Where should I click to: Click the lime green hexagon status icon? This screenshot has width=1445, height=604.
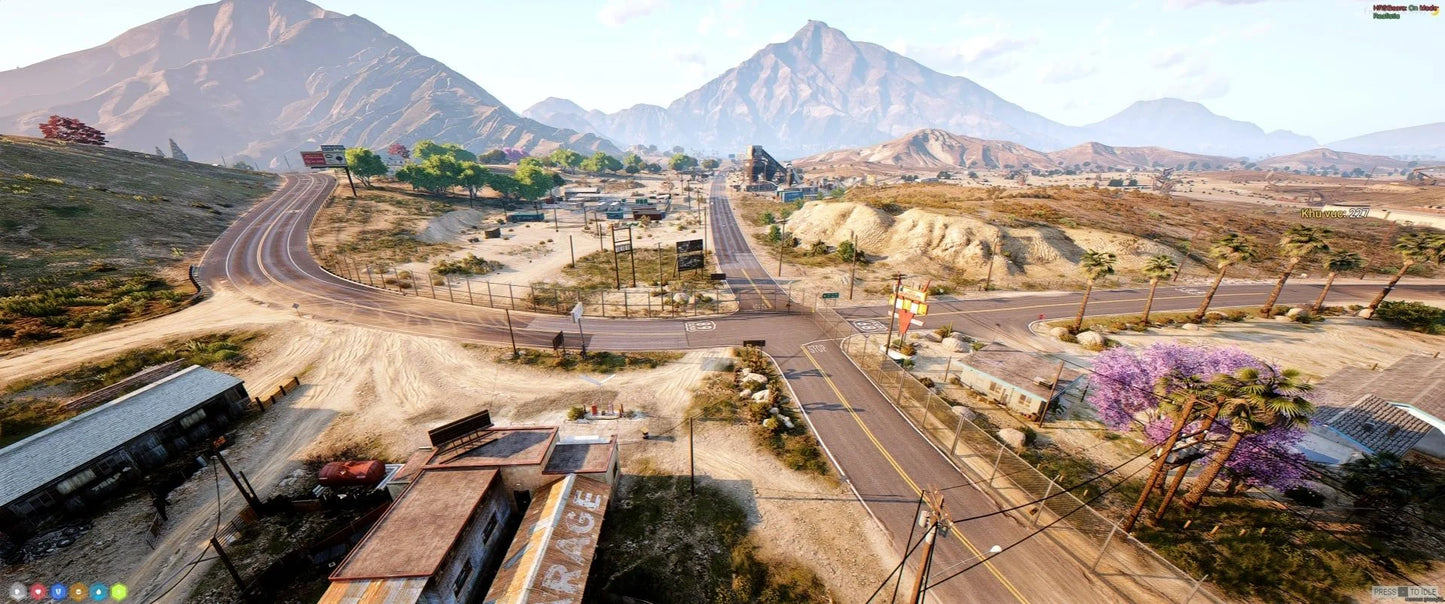119,591
